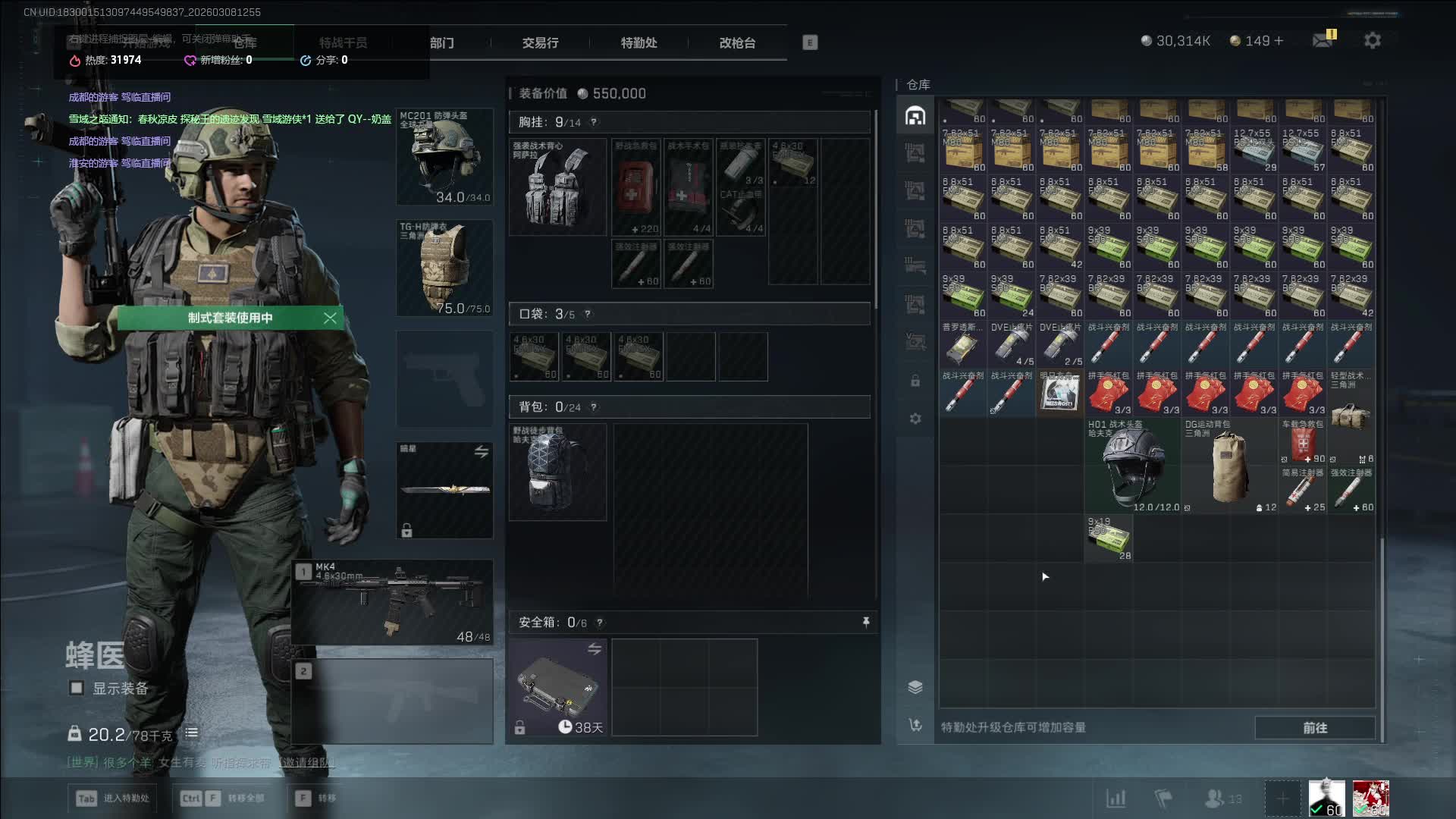Pin the safe box section

tap(866, 623)
